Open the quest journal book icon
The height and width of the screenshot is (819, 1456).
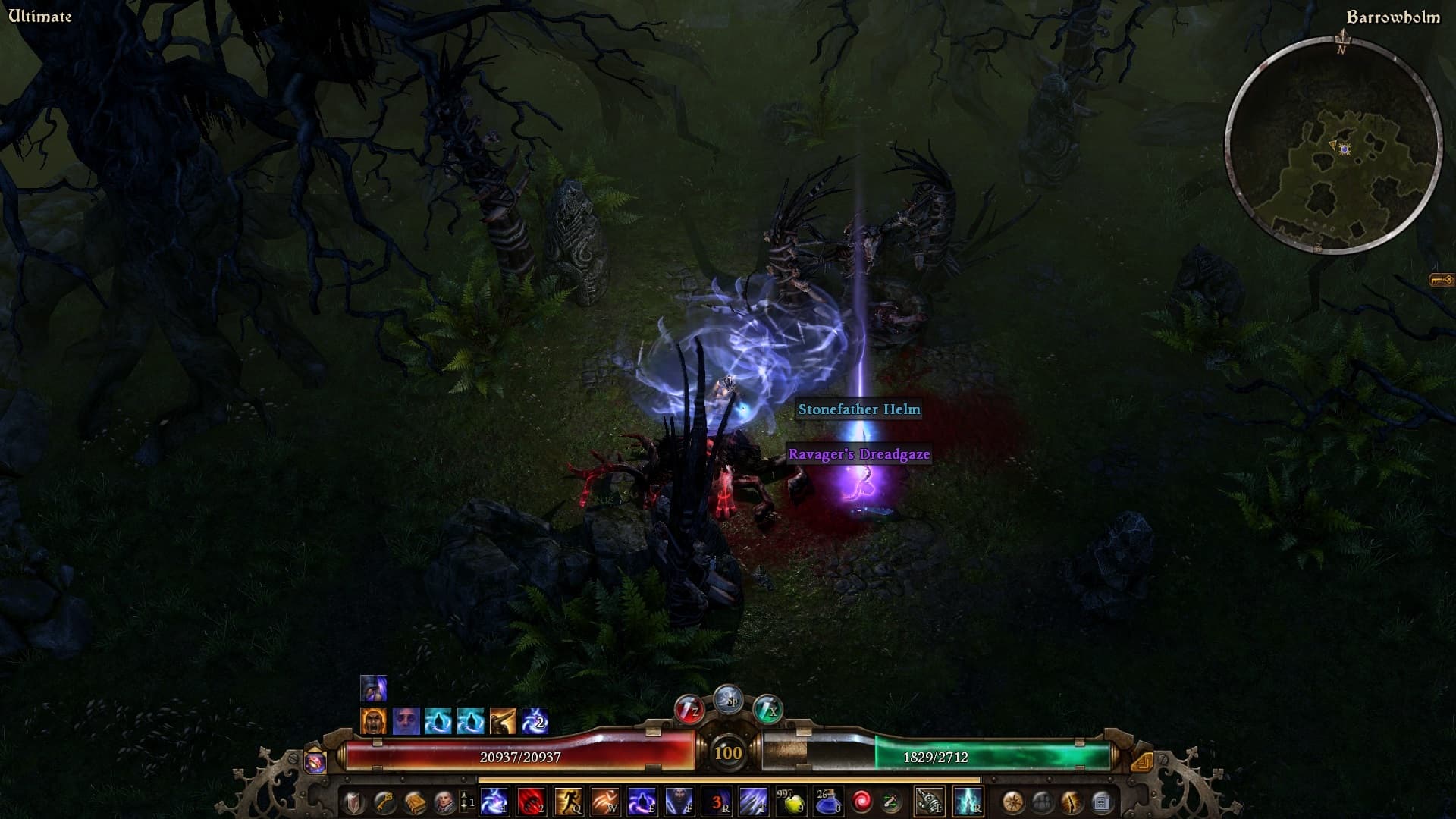[x=414, y=801]
